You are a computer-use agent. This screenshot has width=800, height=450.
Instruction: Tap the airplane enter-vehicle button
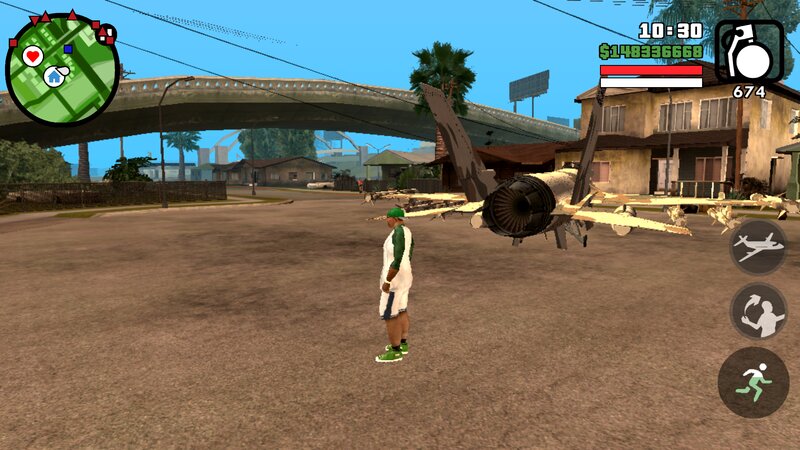pyautogui.click(x=757, y=246)
